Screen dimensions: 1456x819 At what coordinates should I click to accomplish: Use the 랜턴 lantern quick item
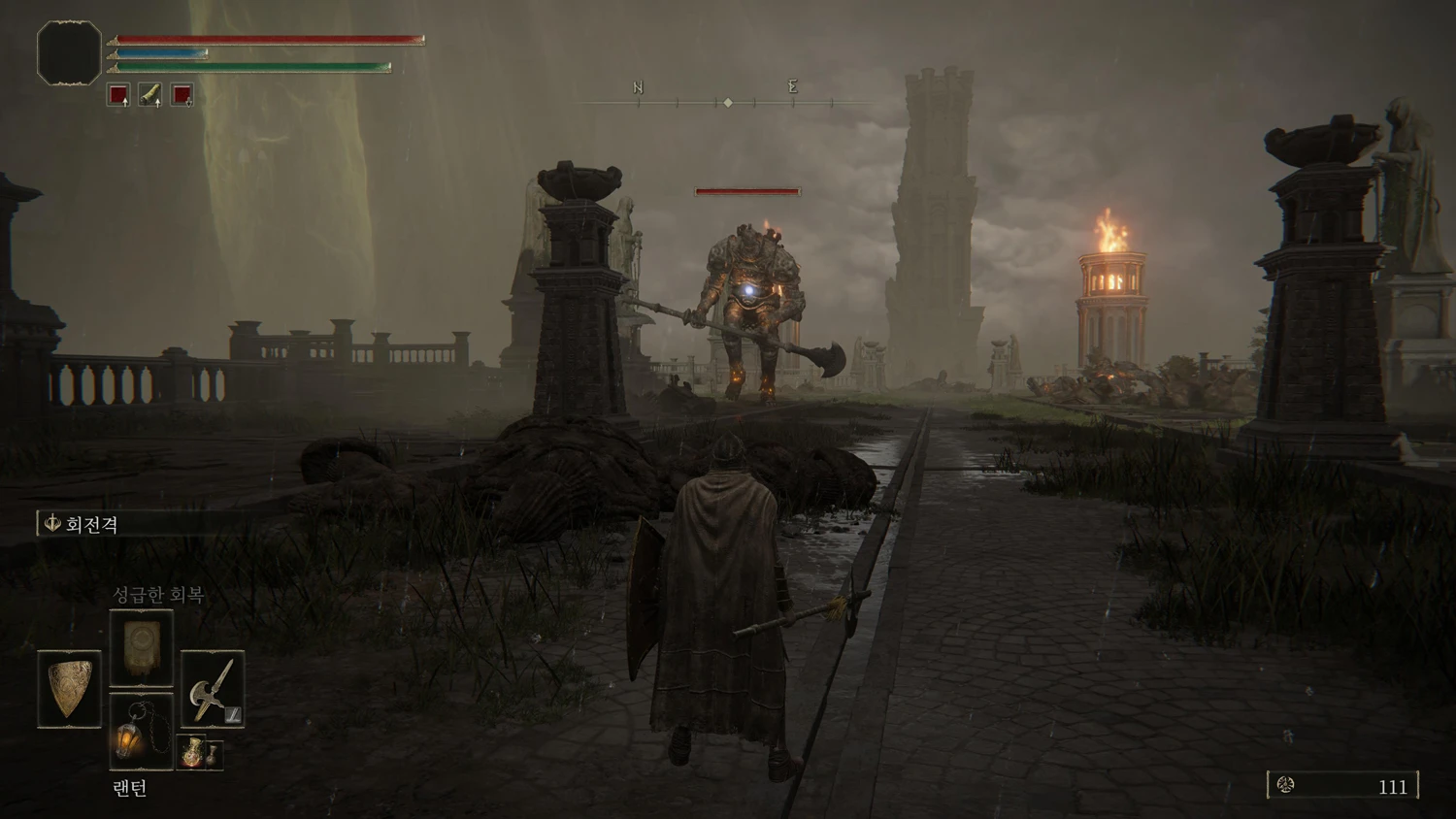click(x=141, y=732)
